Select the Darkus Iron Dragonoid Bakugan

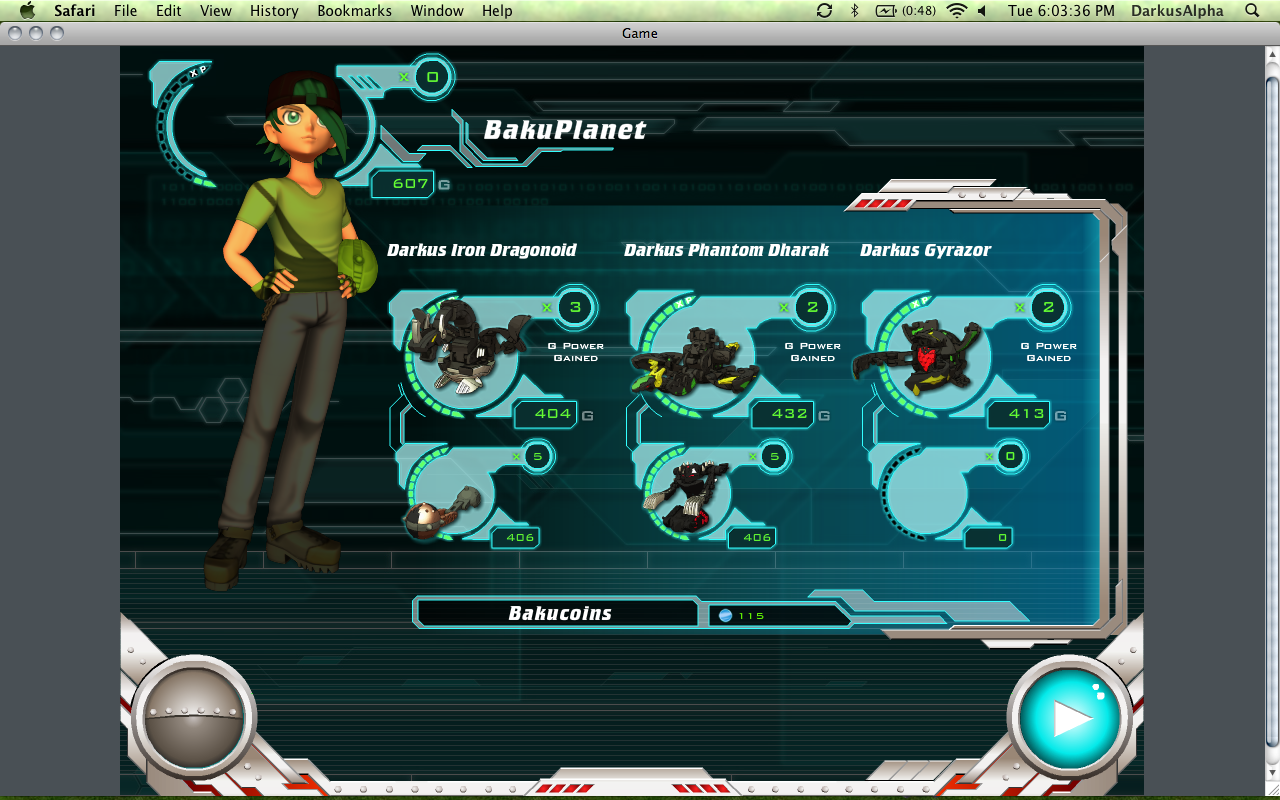click(468, 346)
